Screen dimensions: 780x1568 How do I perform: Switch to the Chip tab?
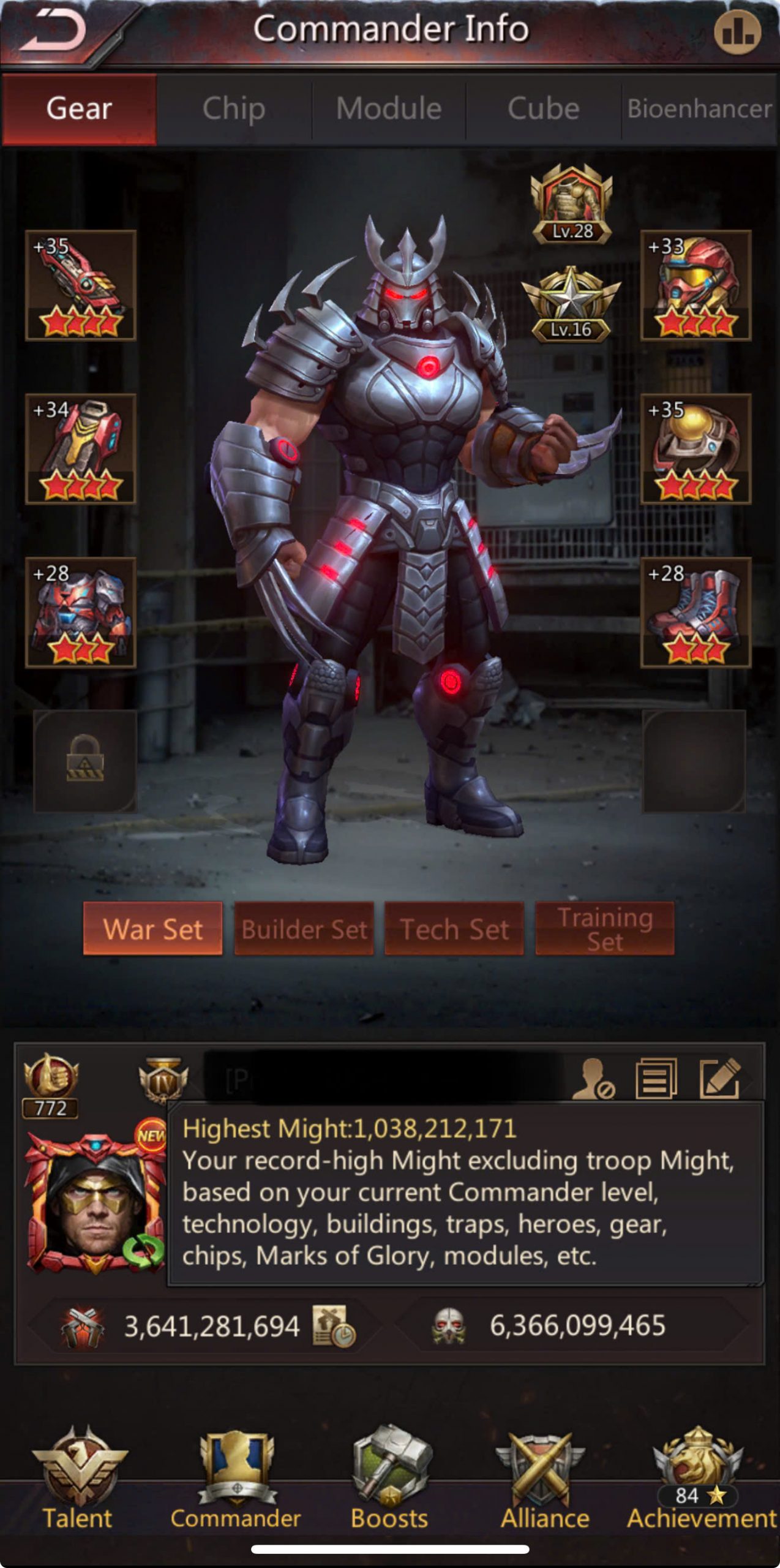234,109
